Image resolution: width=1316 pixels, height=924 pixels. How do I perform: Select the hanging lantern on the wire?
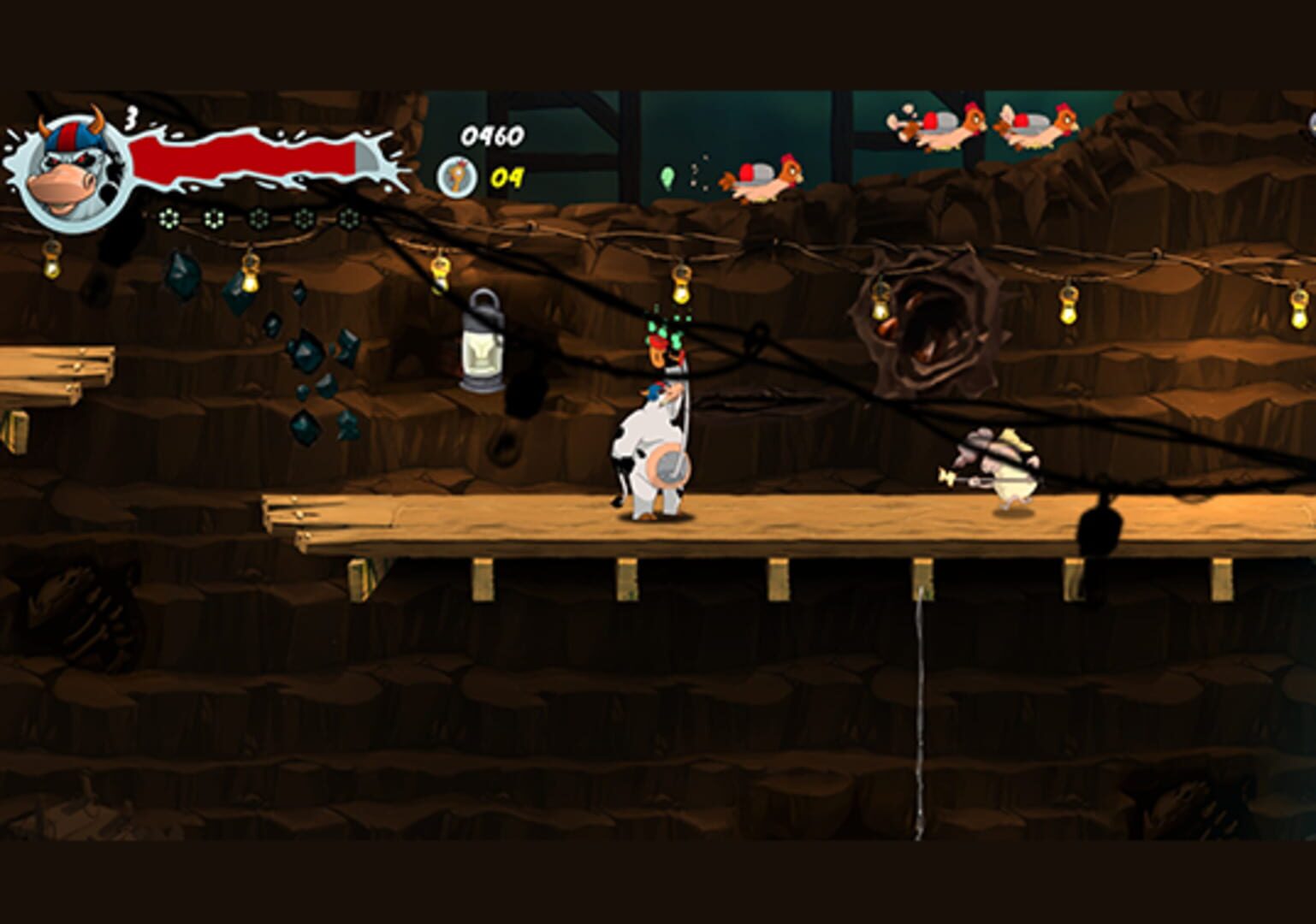[x=485, y=342]
